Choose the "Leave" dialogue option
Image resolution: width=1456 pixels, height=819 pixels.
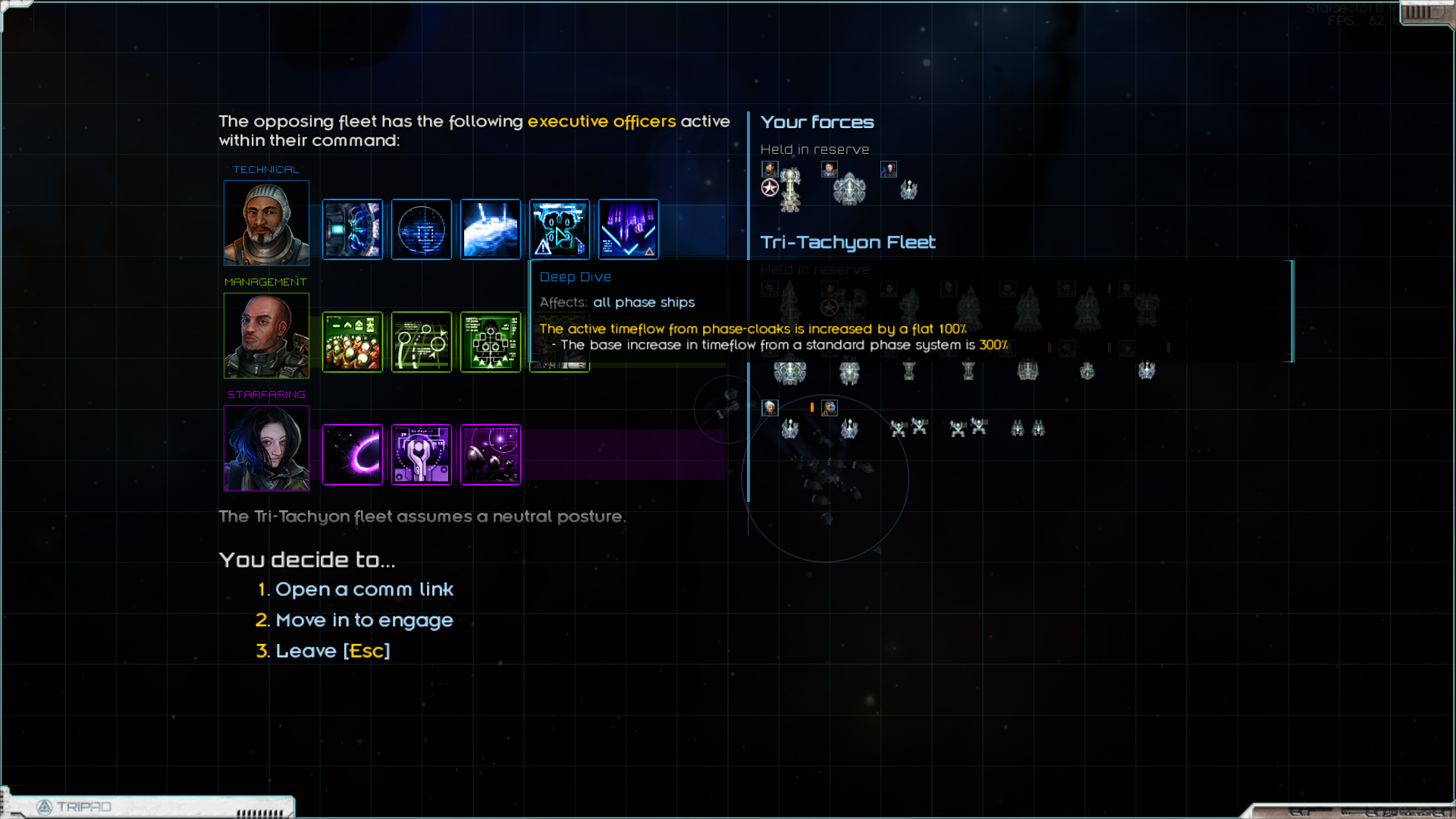click(332, 651)
